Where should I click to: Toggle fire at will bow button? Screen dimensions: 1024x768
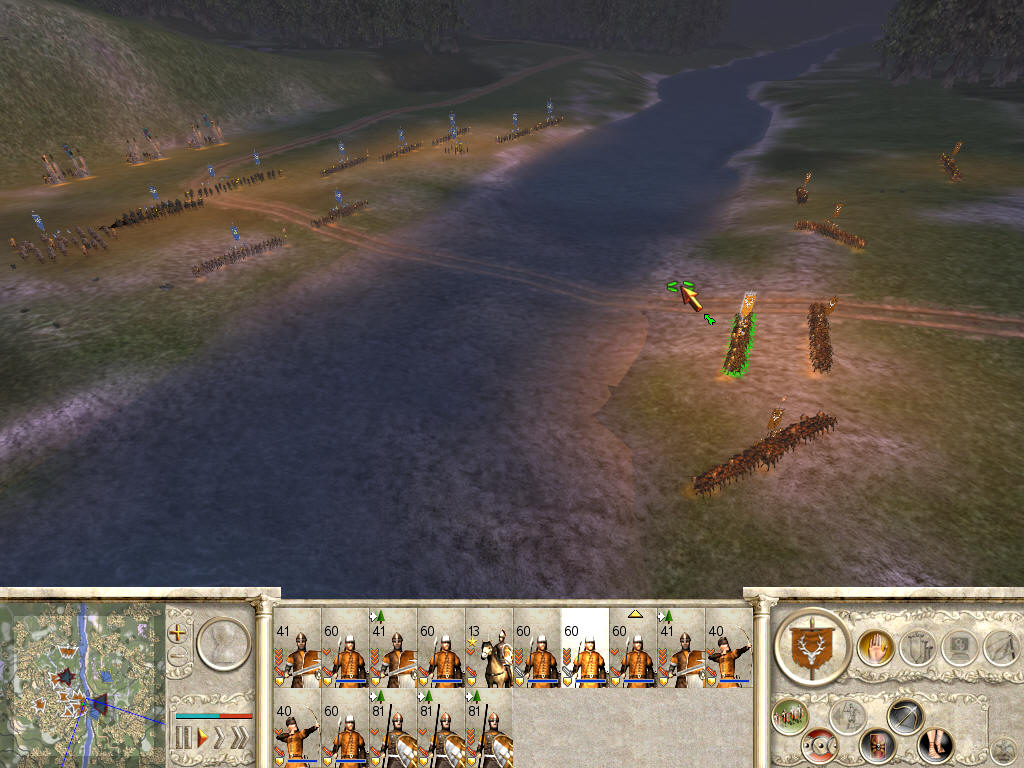point(904,716)
